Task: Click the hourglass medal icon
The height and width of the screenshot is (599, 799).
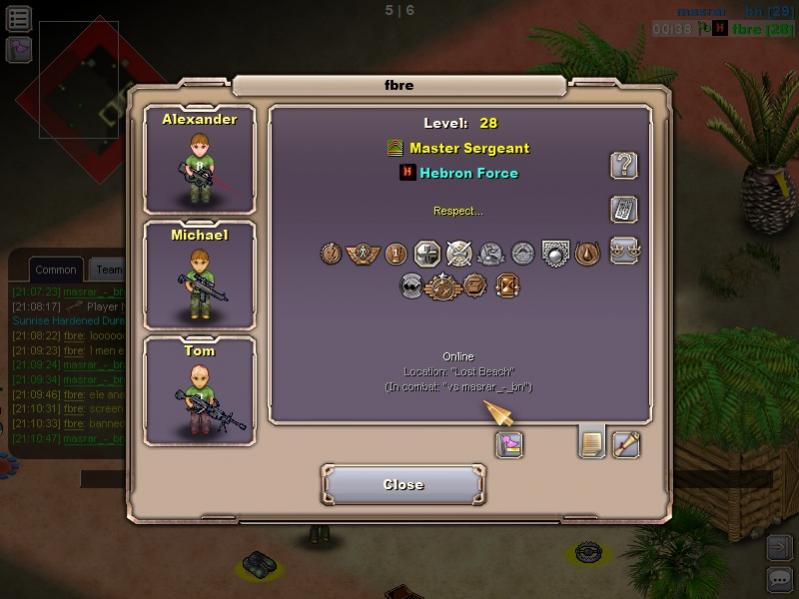Action: 507,286
